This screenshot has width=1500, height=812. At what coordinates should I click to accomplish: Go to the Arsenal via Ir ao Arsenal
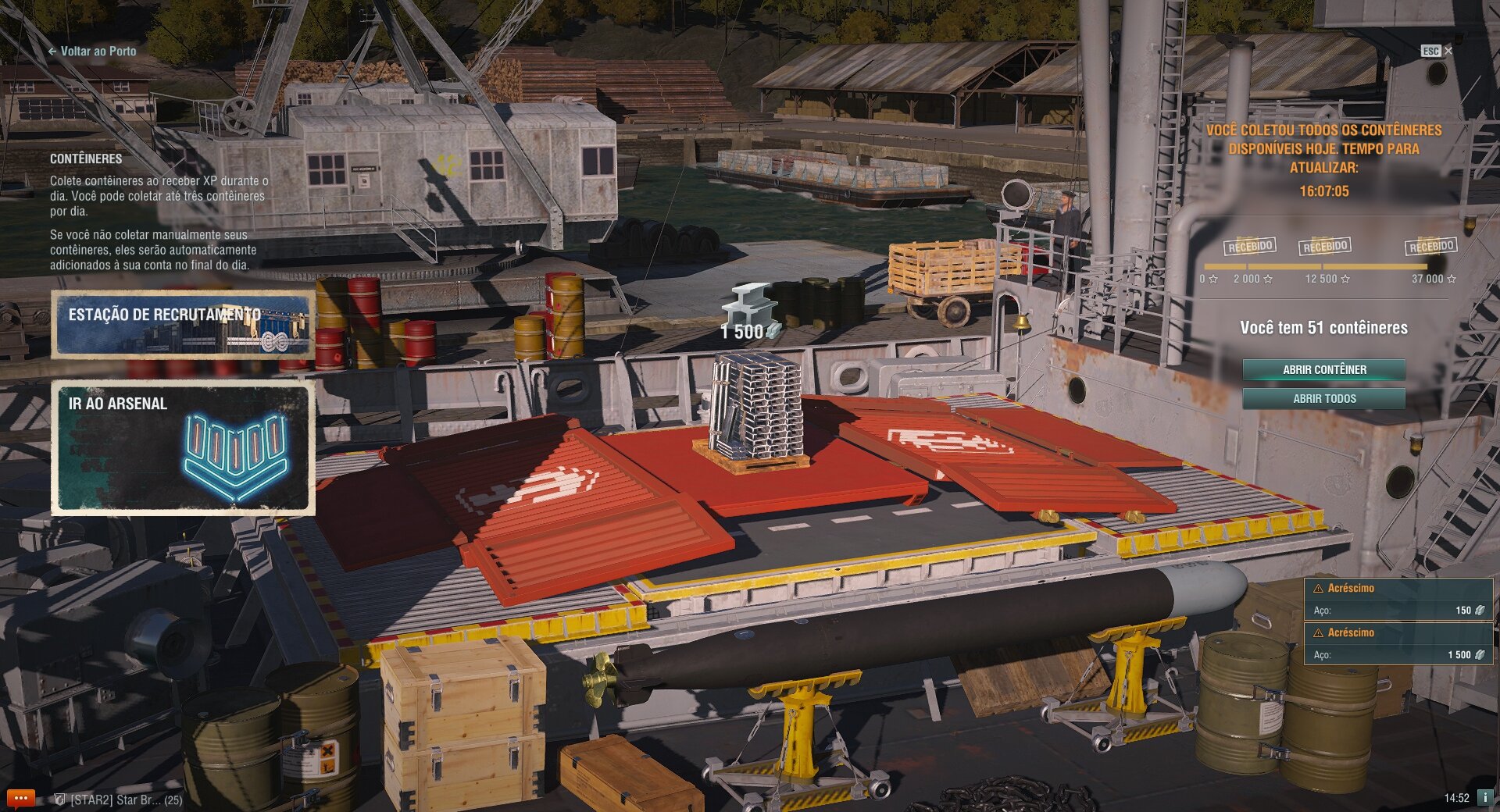click(183, 448)
